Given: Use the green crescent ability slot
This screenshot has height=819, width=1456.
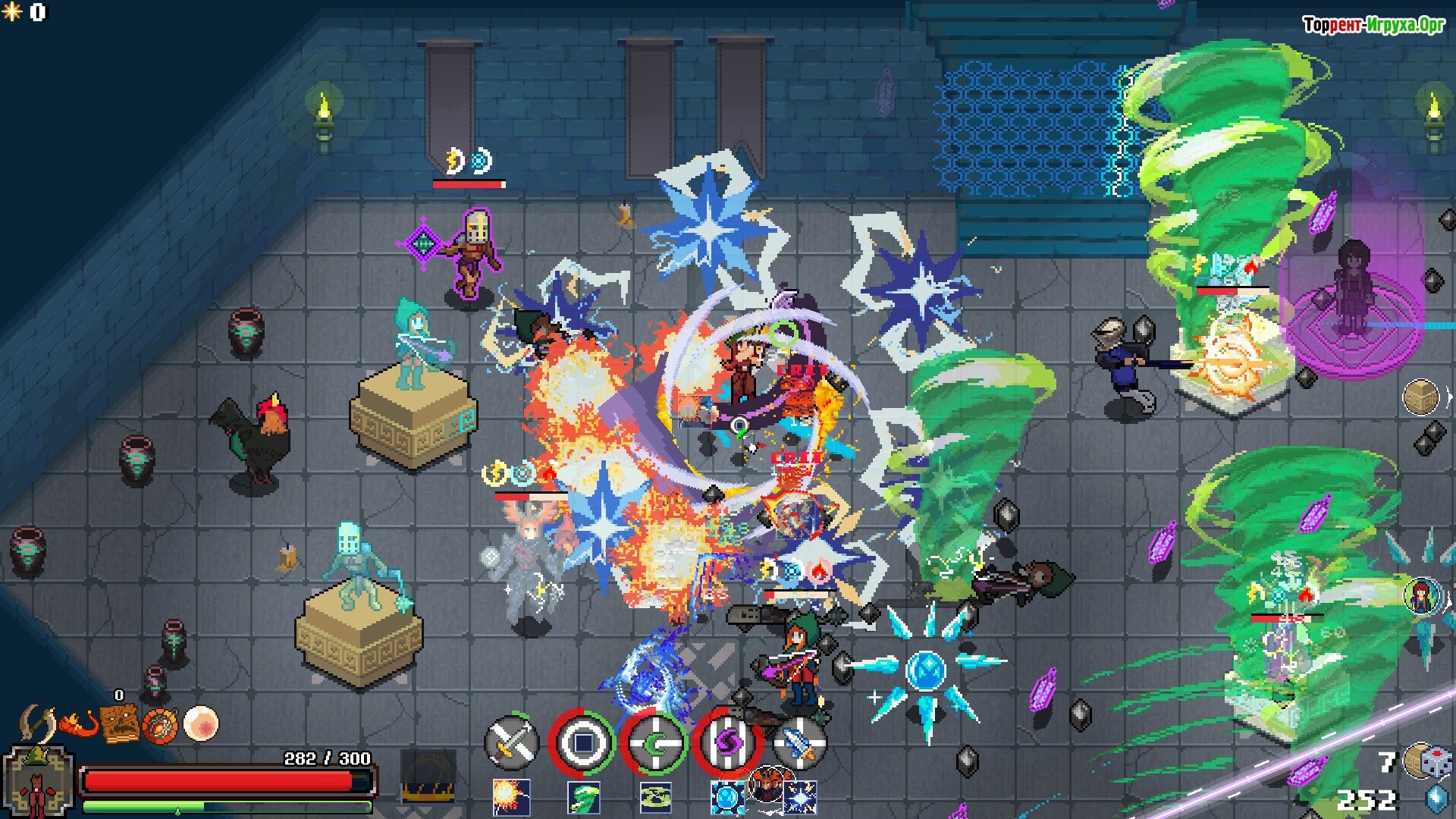Looking at the screenshot, I should 654,742.
